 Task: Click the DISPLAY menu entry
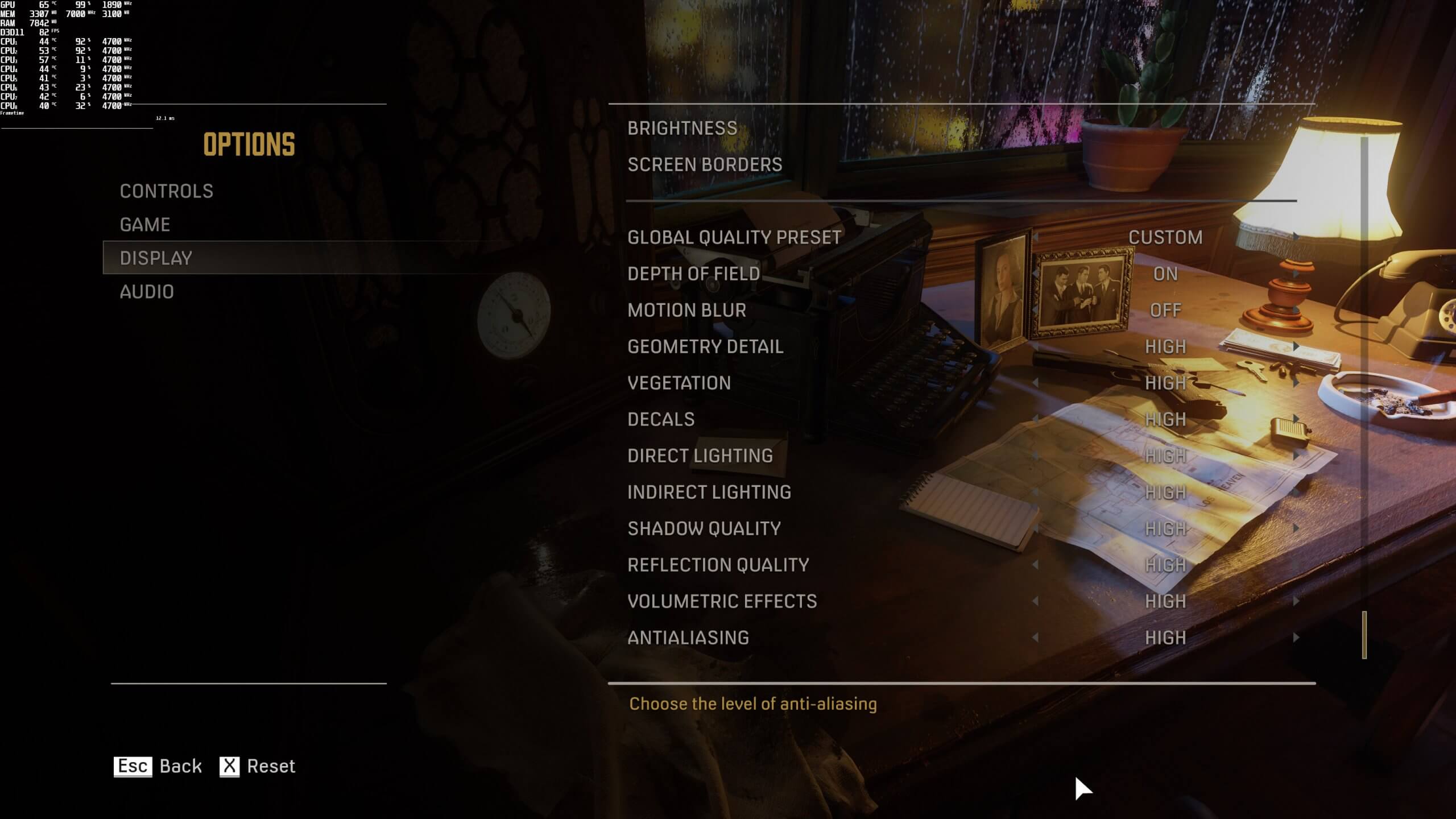point(156,258)
